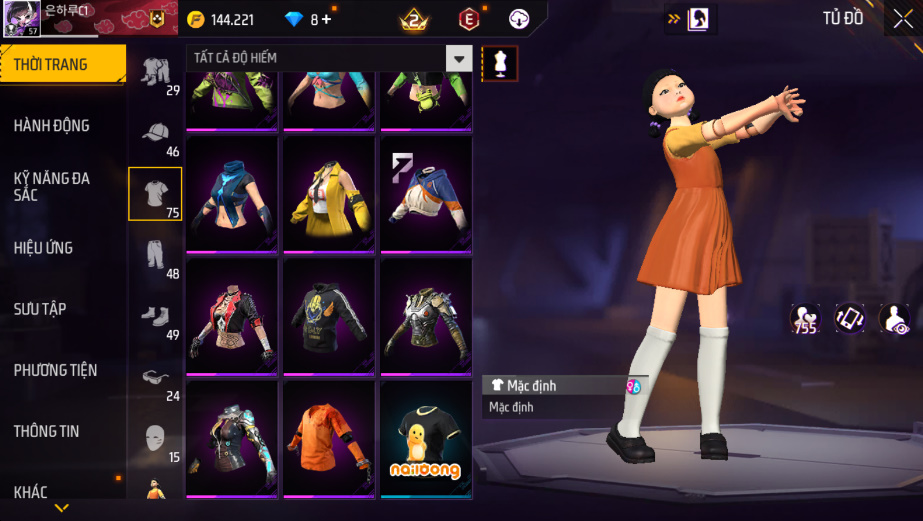Image resolution: width=923 pixels, height=521 pixels.
Task: Pick the yellow jacket top
Action: (329, 194)
